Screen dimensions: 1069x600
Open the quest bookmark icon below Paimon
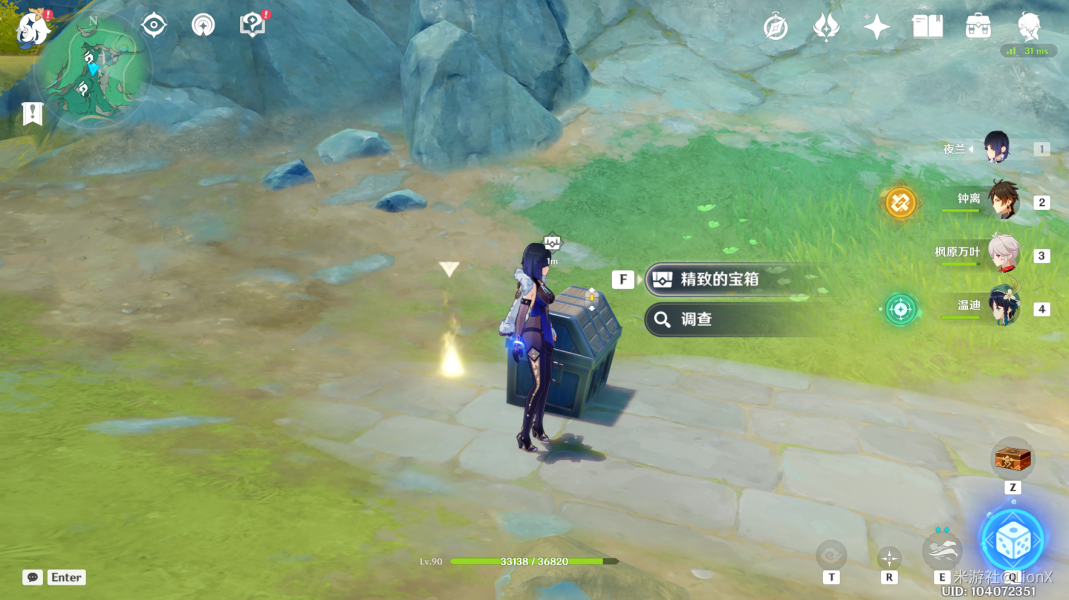coord(32,113)
